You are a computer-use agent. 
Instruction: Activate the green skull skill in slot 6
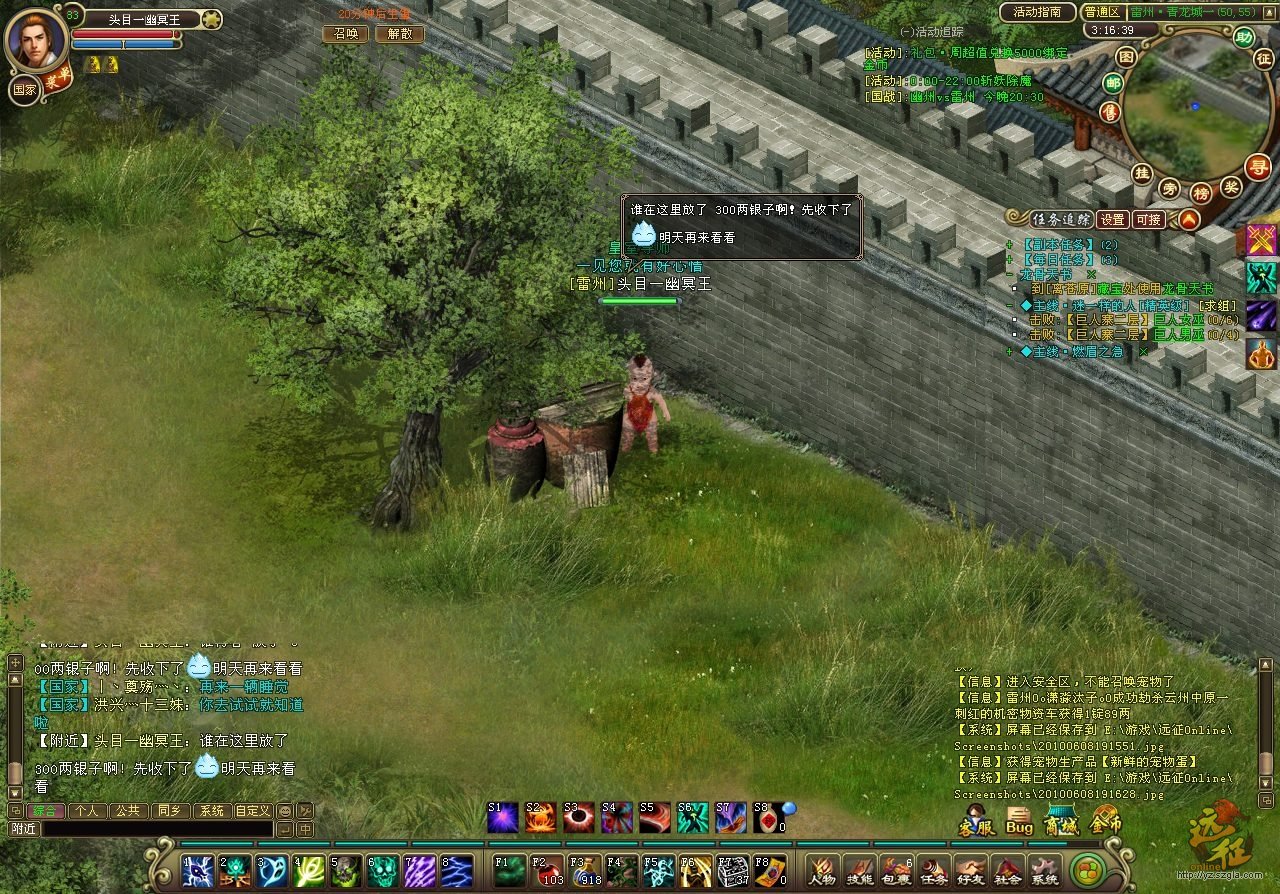(382, 871)
